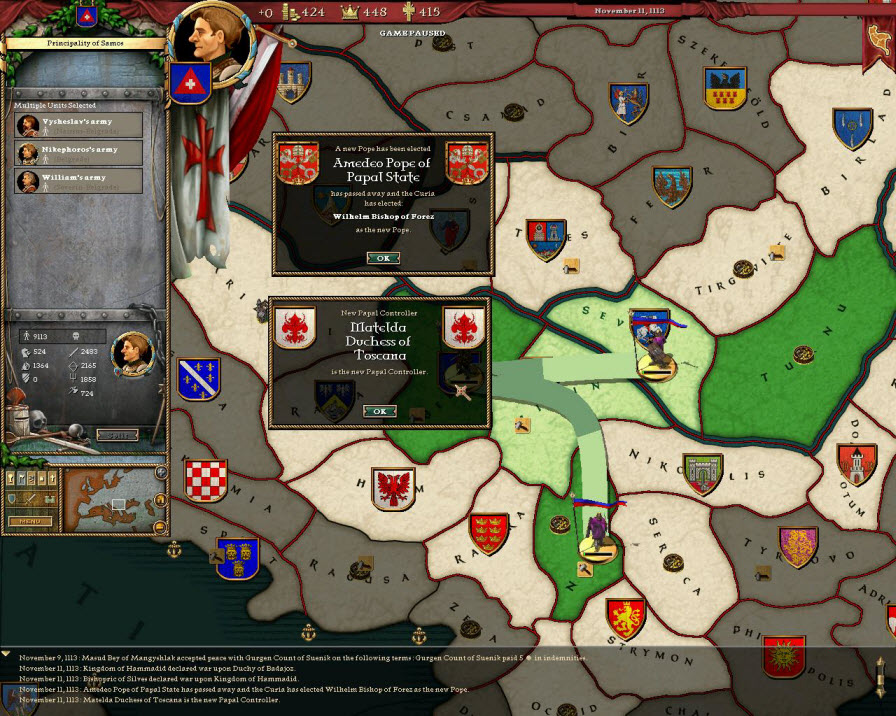View the army commander's portrait
The height and width of the screenshot is (716, 896).
131,350
